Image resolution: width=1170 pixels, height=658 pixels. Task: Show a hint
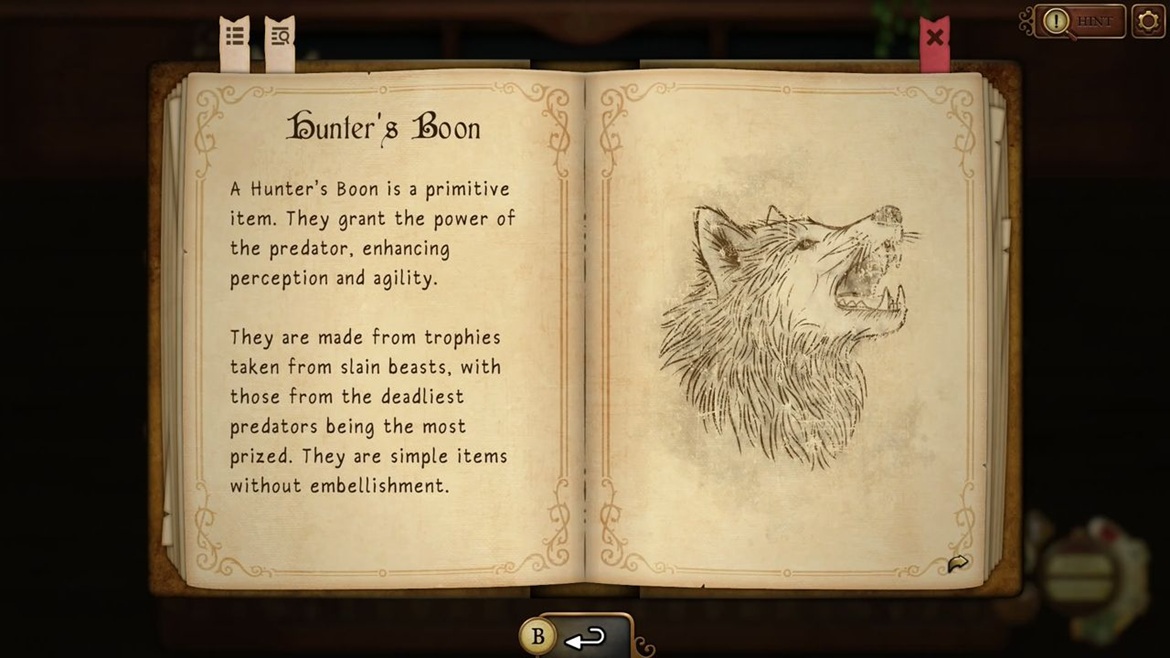[x=1081, y=21]
